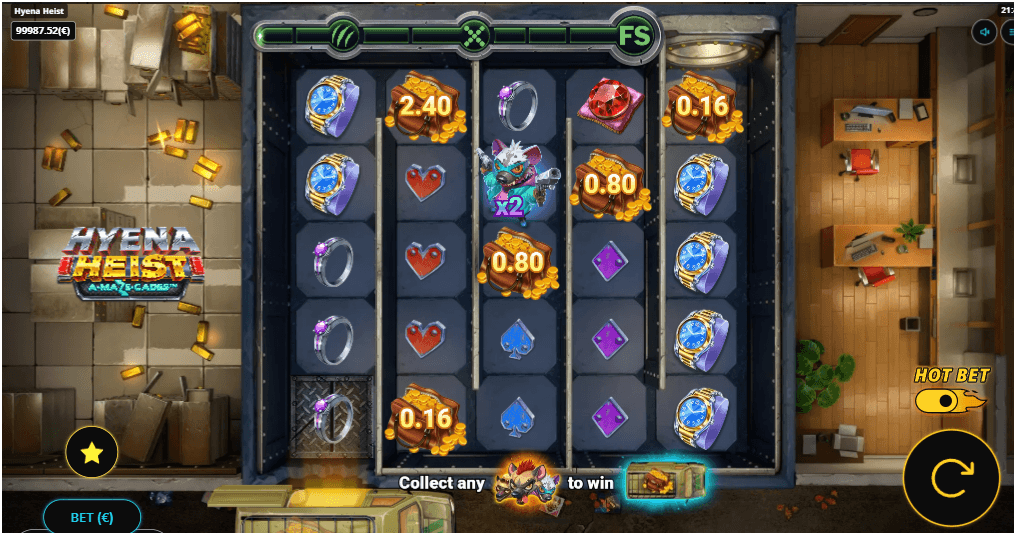Open the hamburger menu icon
1016x535 pixels.
pos(1009,32)
